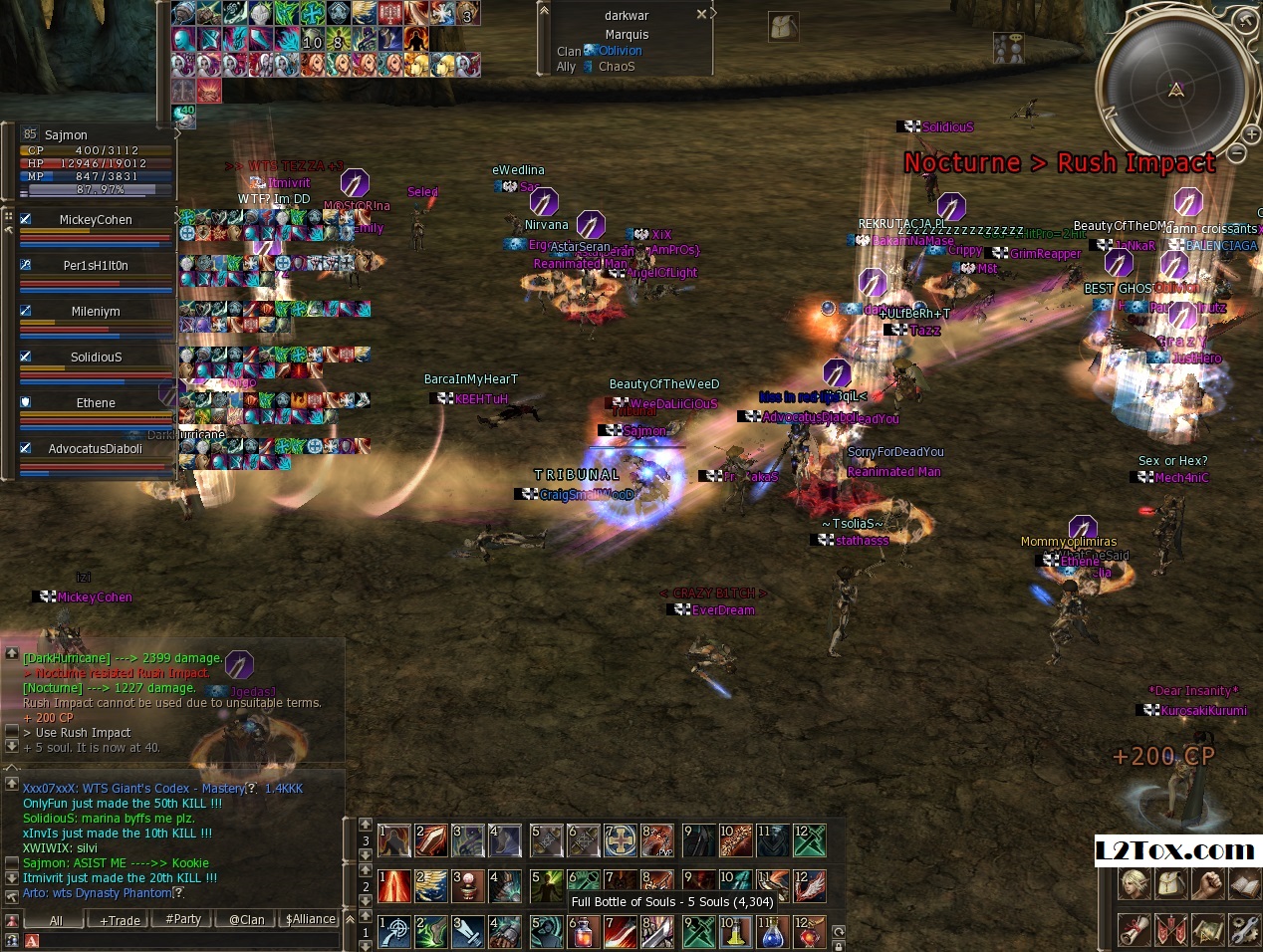The height and width of the screenshot is (952, 1263).
Task: Select party member AdvocatusDiaboli
Action: [96, 449]
